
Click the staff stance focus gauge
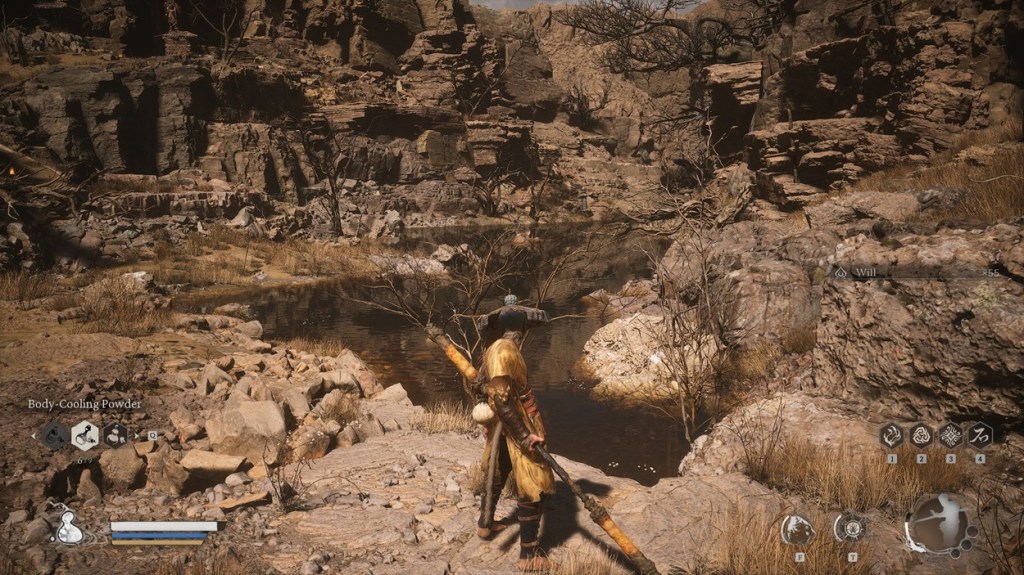tap(940, 524)
